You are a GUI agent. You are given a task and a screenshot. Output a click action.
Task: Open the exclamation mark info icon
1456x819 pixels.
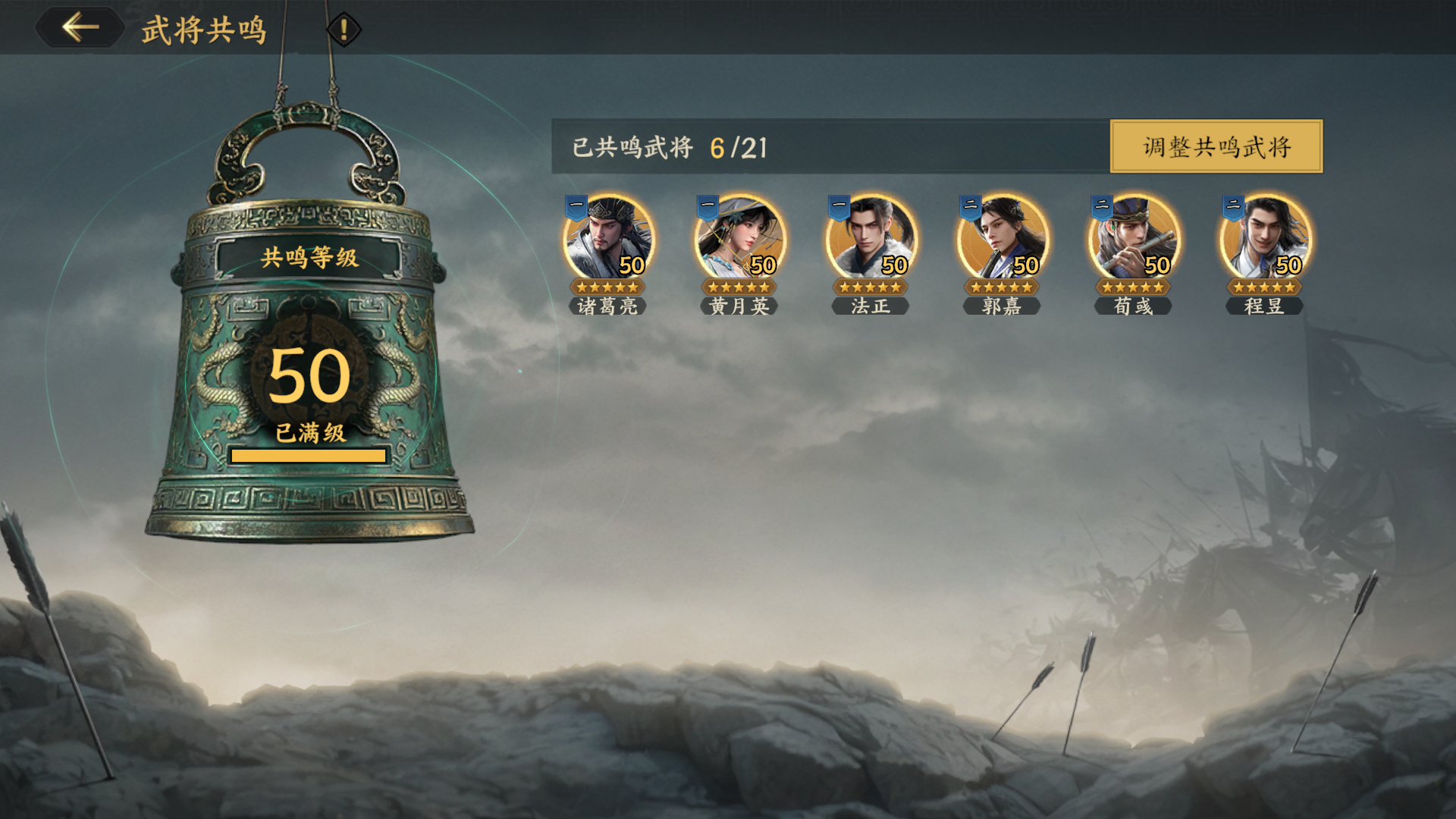(x=344, y=30)
